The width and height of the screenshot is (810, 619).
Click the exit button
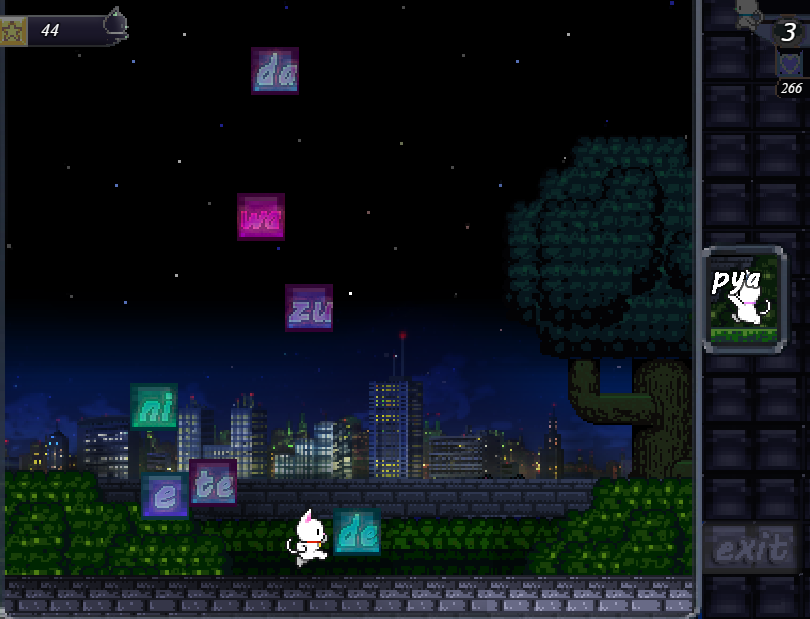point(752,548)
